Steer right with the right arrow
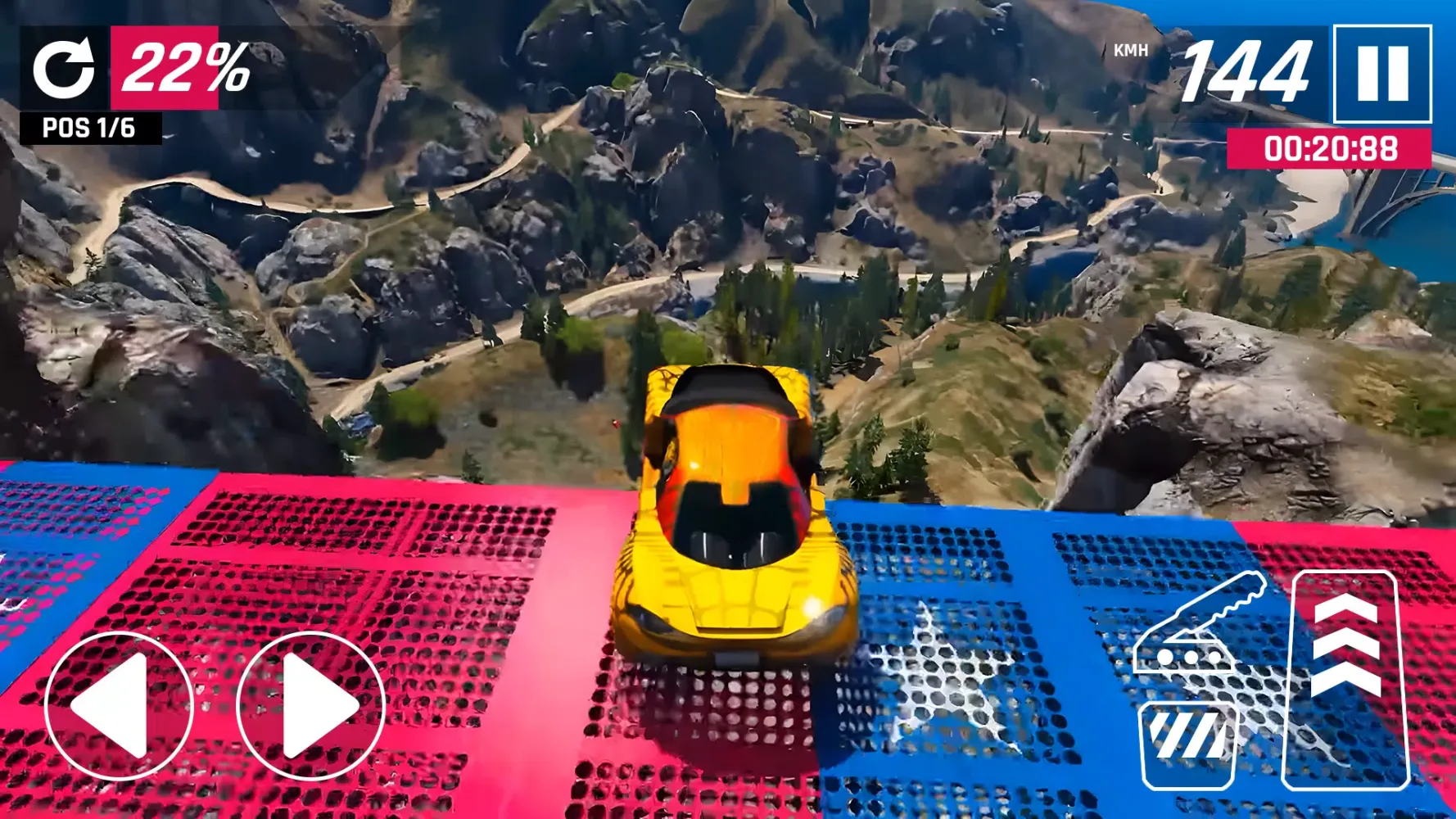1456x819 pixels. click(x=310, y=706)
